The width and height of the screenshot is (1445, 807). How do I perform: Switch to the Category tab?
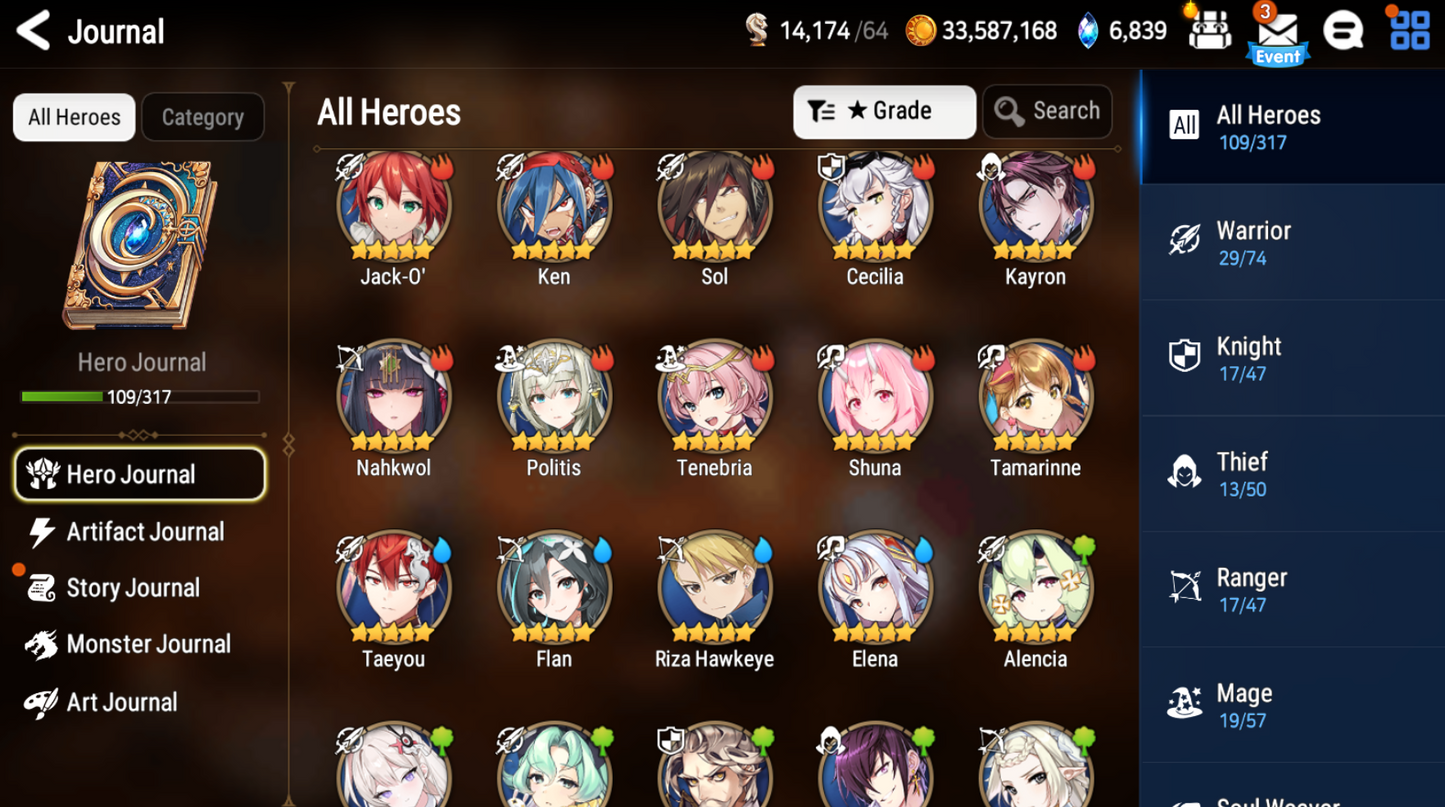coord(203,117)
